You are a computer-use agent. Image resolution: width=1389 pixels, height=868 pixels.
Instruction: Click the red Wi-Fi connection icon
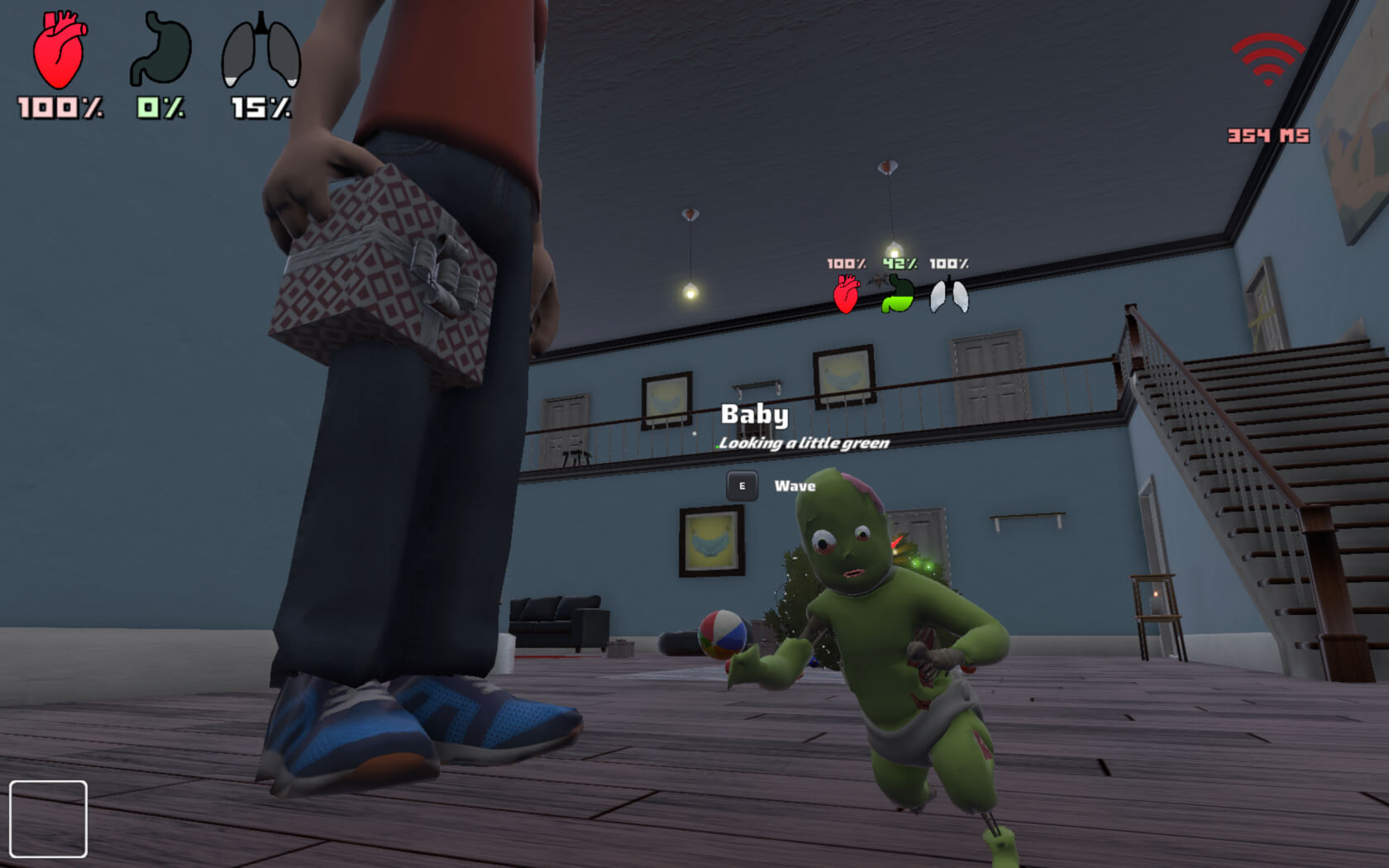point(1267,59)
